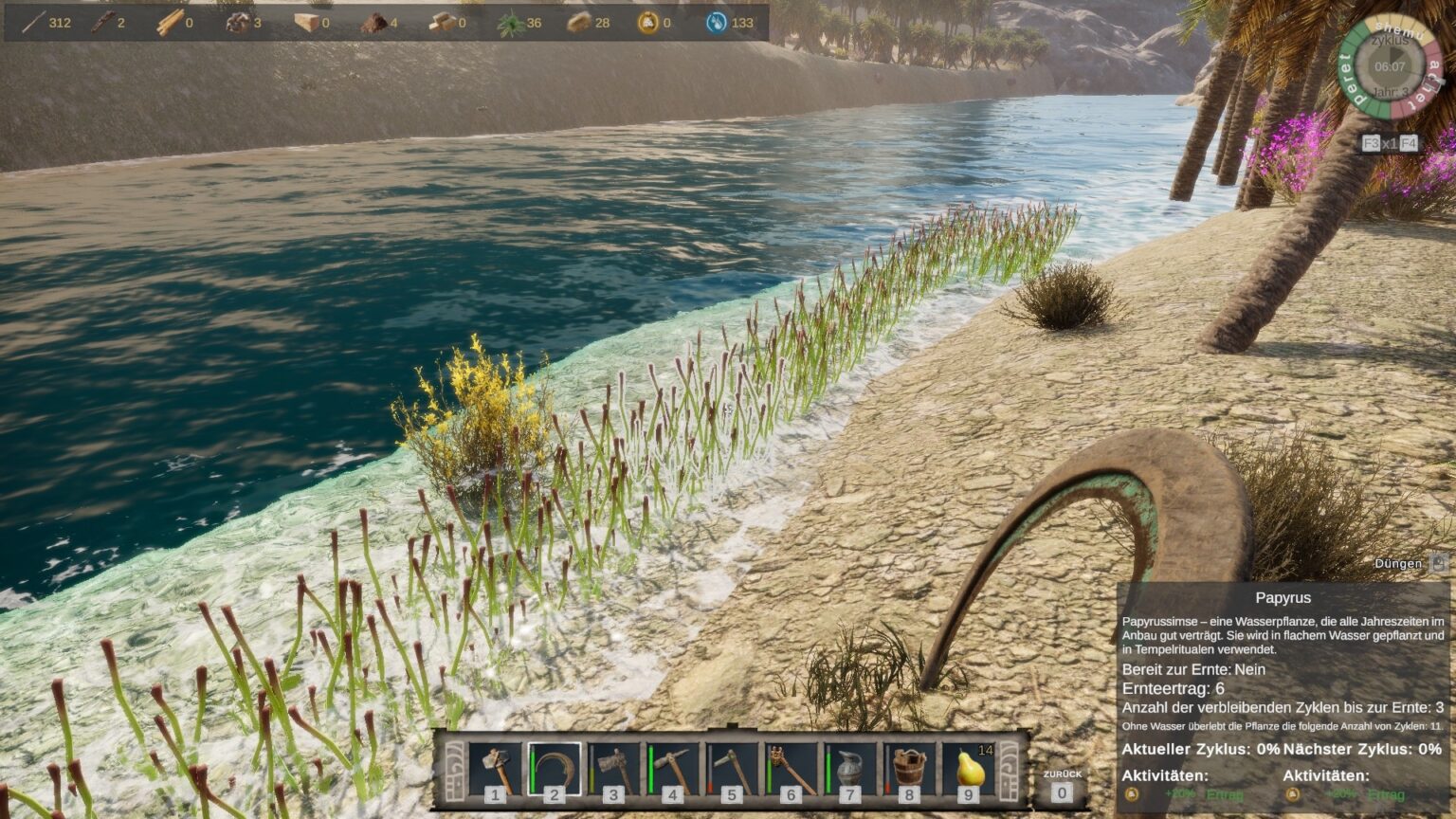Equip the axe from the hotbar
1456x819 pixels.
pos(613,768)
